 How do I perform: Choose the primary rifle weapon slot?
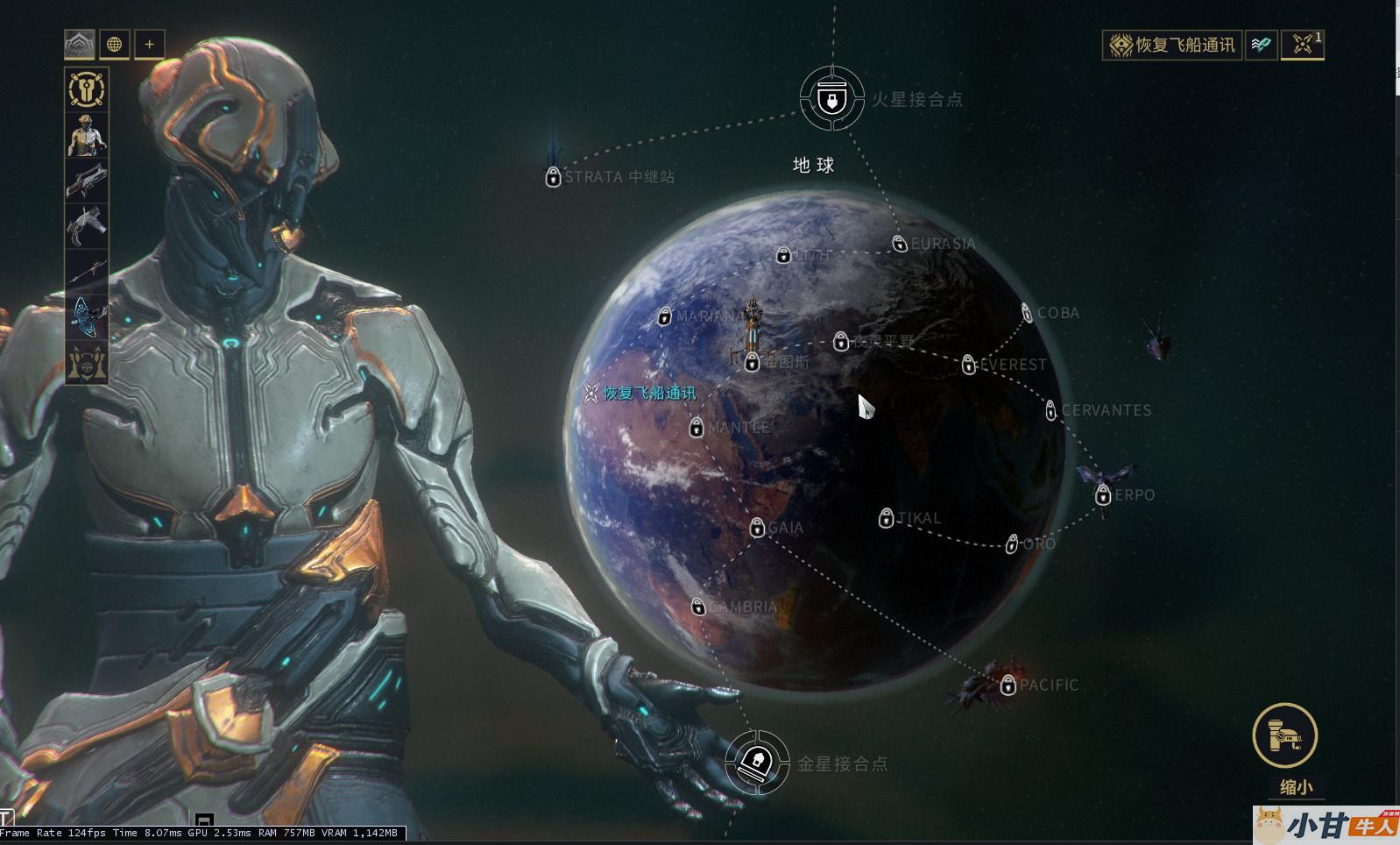click(x=87, y=181)
